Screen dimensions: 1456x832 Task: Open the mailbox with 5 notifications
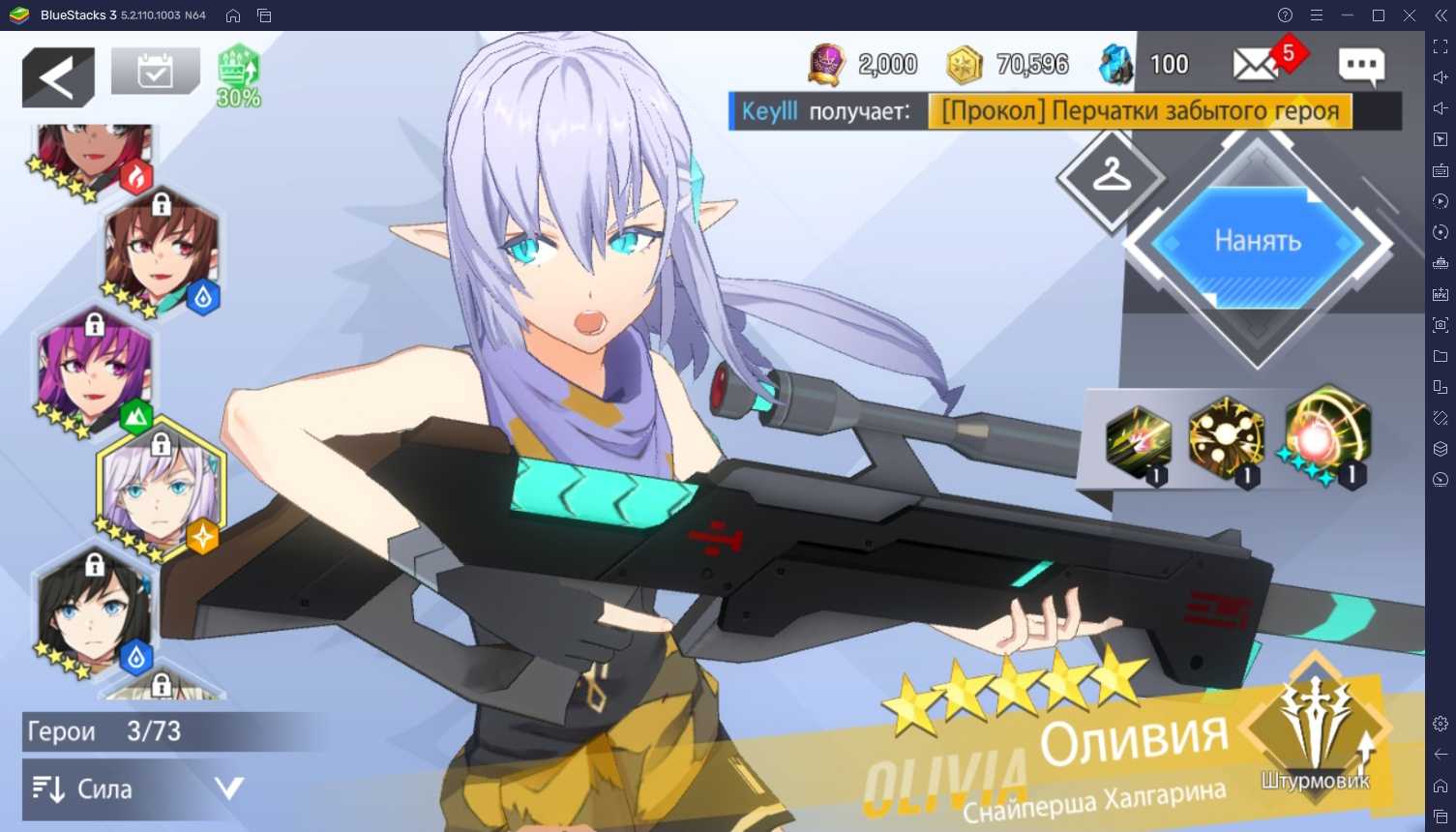coord(1257,65)
